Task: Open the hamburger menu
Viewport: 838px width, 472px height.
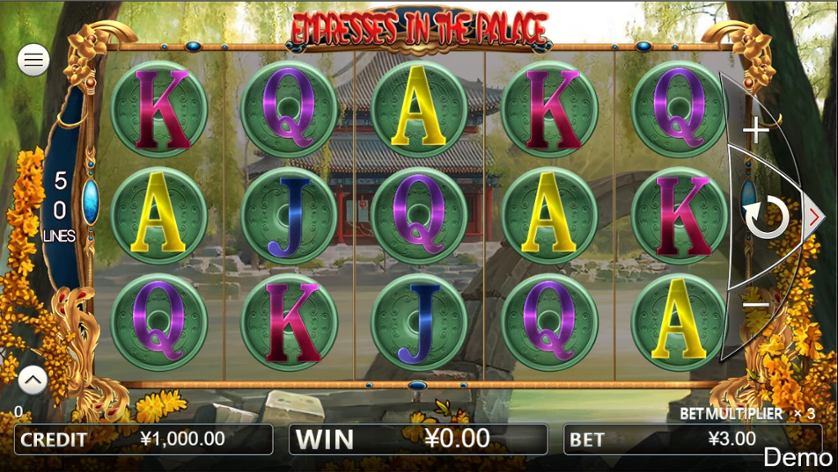Action: tap(34, 60)
